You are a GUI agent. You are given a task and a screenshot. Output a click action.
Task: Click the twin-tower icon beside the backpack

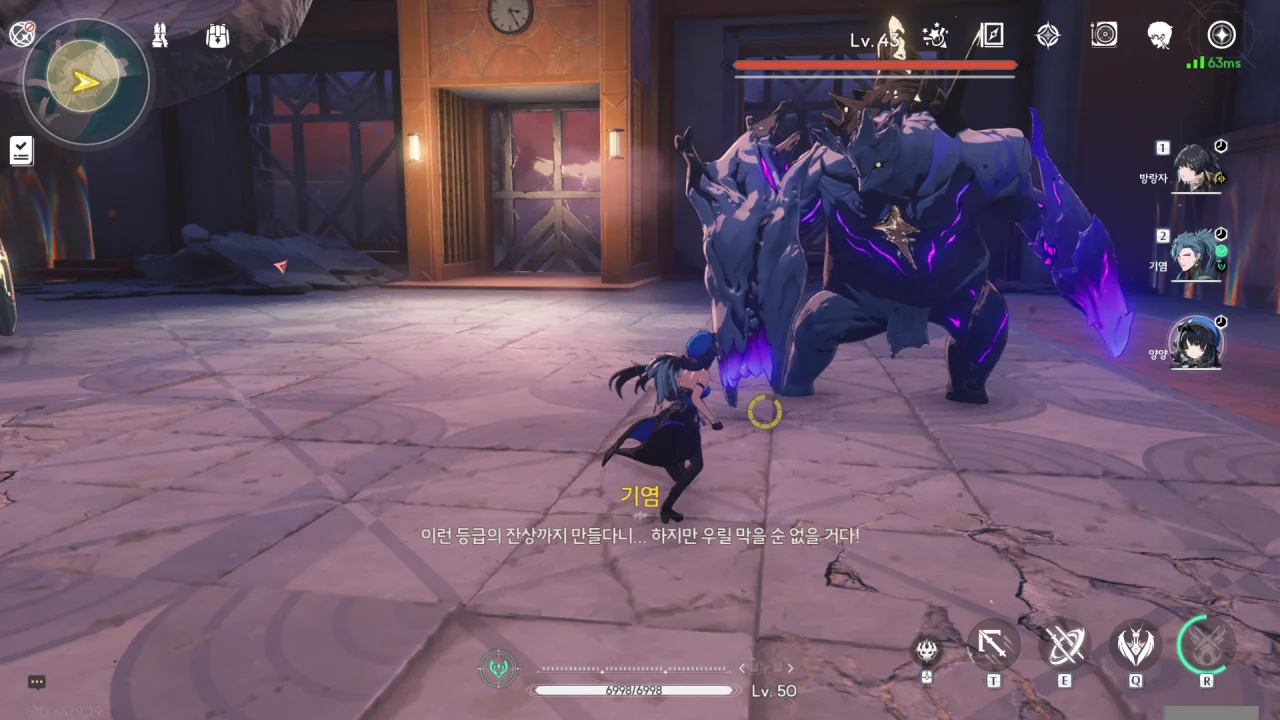click(x=160, y=36)
